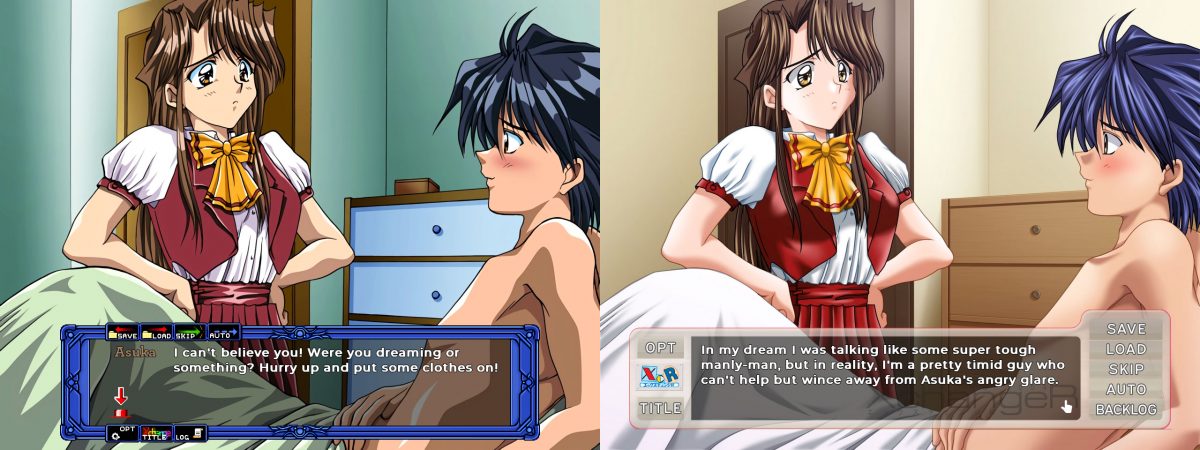The height and width of the screenshot is (450, 1200).
Task: Open OPT with the gear icon
Action: point(123,433)
